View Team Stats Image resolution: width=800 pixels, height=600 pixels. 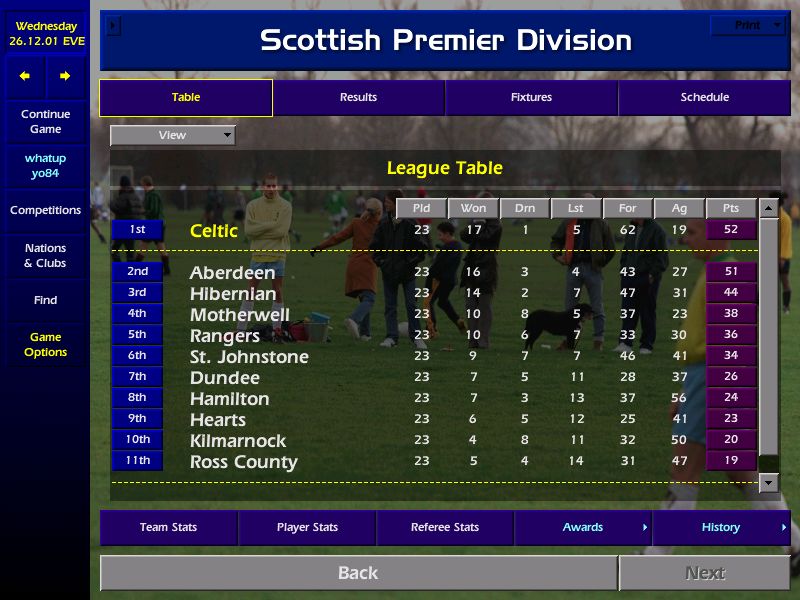pyautogui.click(x=168, y=528)
